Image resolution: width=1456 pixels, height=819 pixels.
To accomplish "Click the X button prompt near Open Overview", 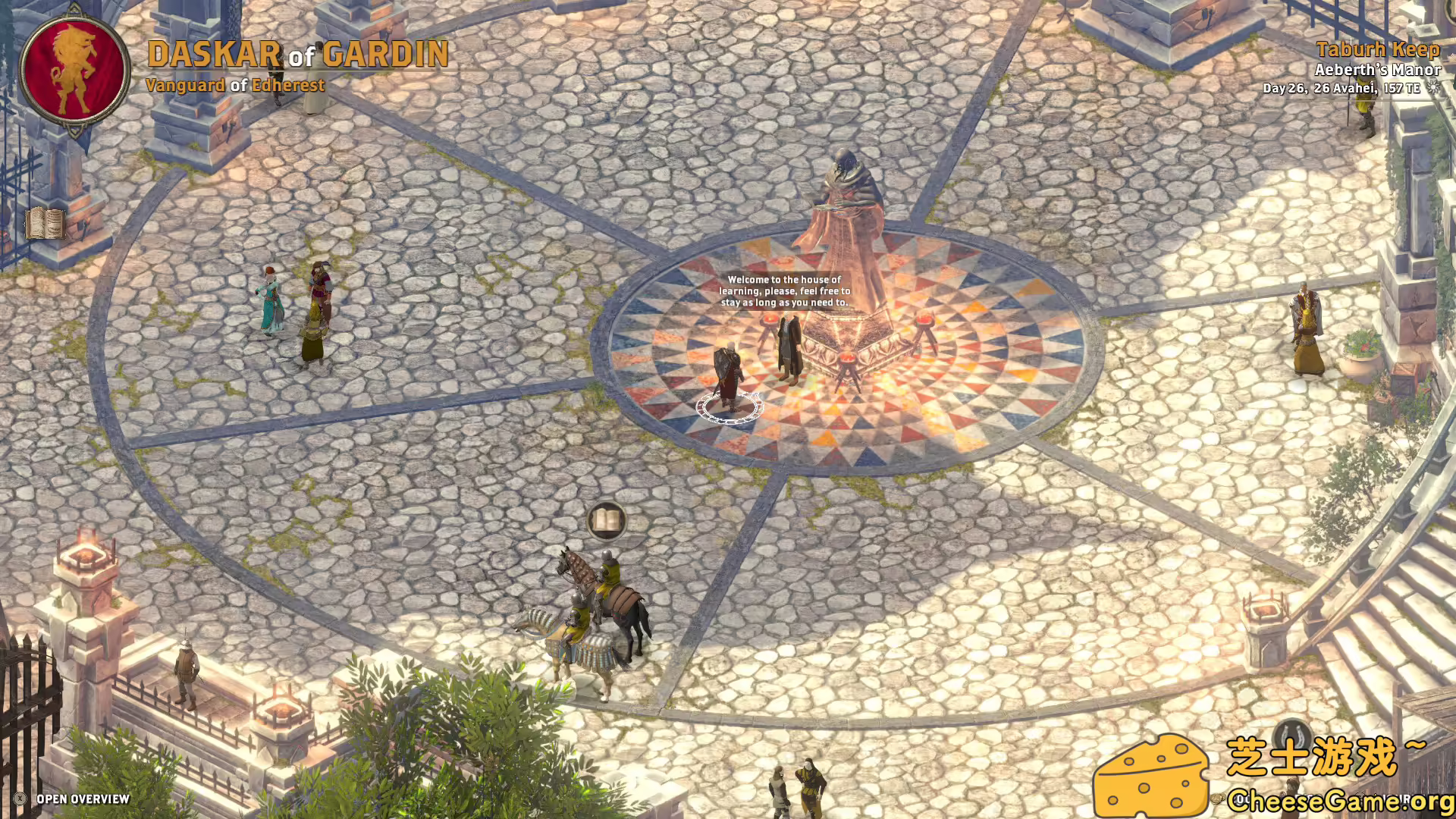I will [x=19, y=798].
